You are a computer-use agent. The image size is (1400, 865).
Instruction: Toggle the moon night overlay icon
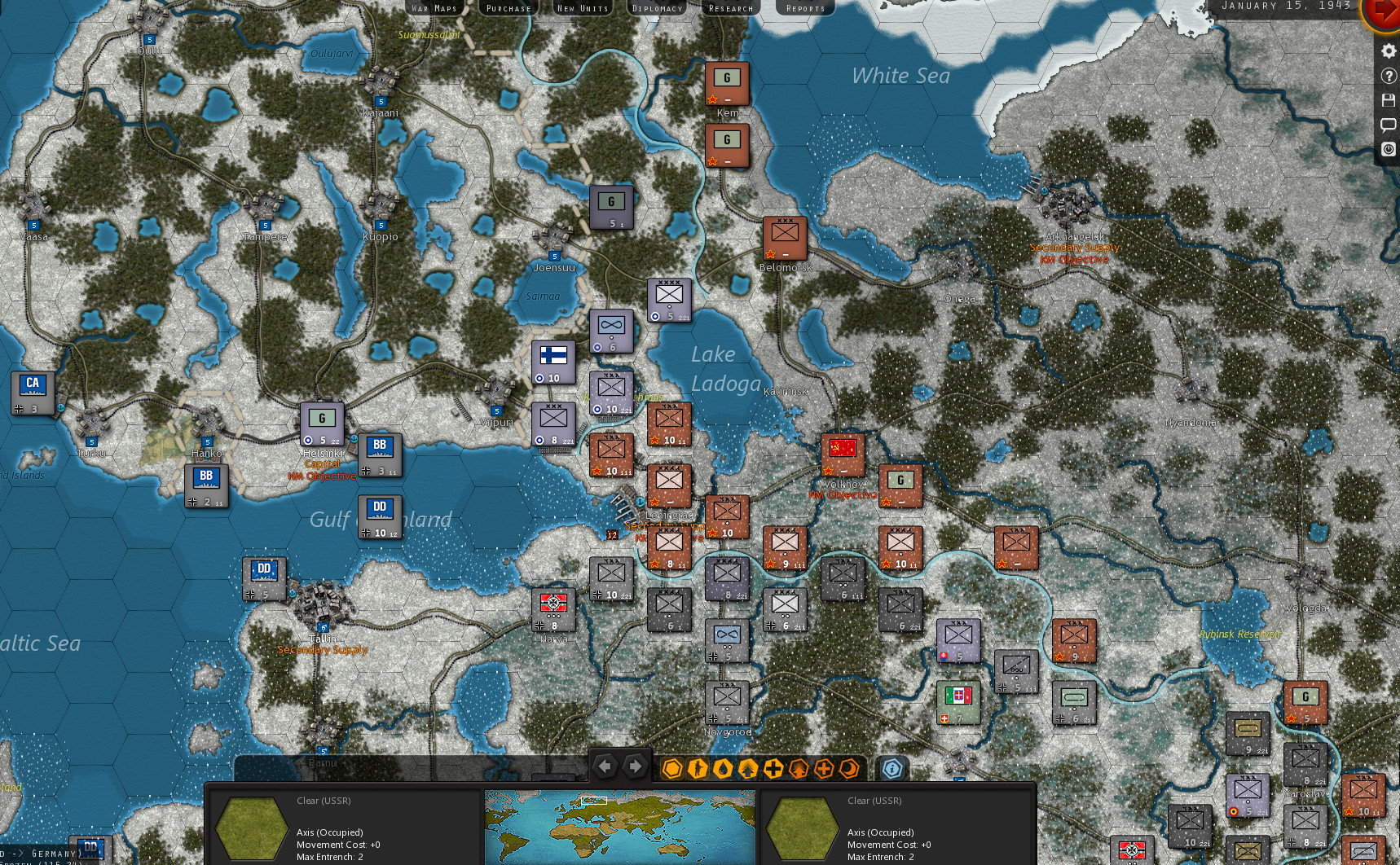coord(849,768)
